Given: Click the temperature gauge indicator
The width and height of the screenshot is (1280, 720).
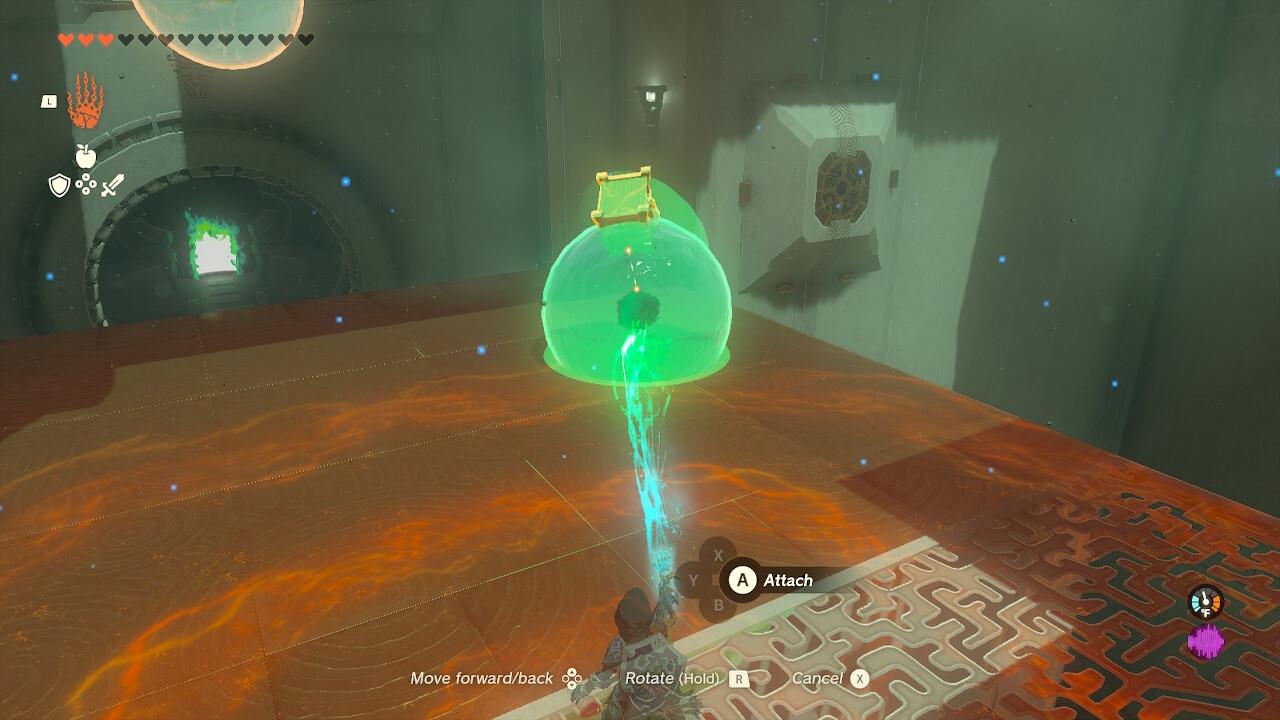Looking at the screenshot, I should tap(1204, 600).
